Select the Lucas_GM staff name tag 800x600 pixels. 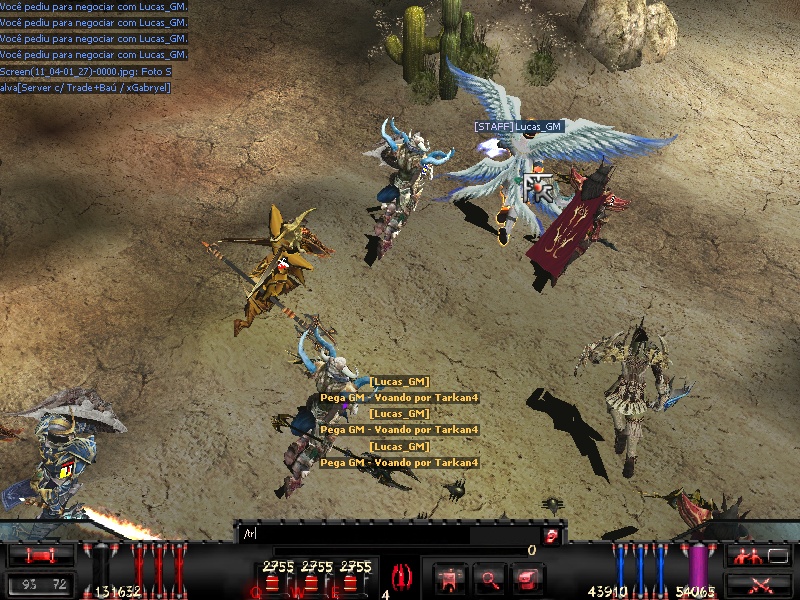[519, 127]
